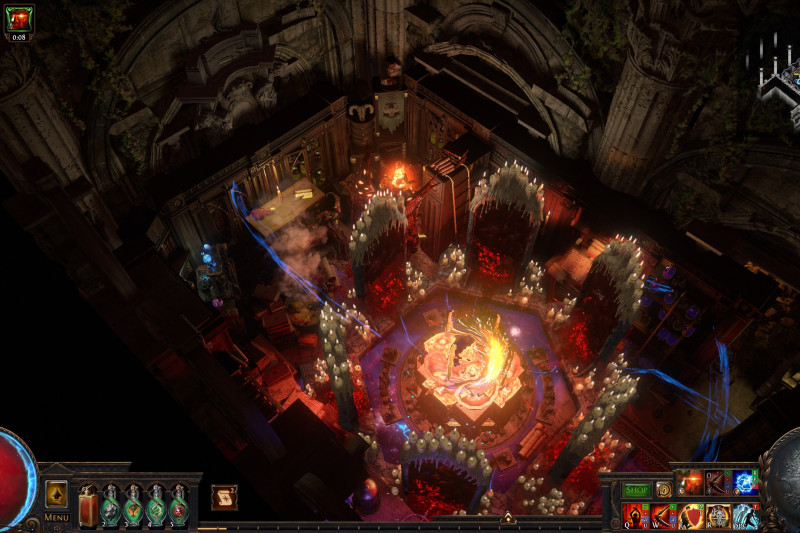Select the red shield skill
Image resolution: width=800 pixels, height=533 pixels.
pos(691,515)
